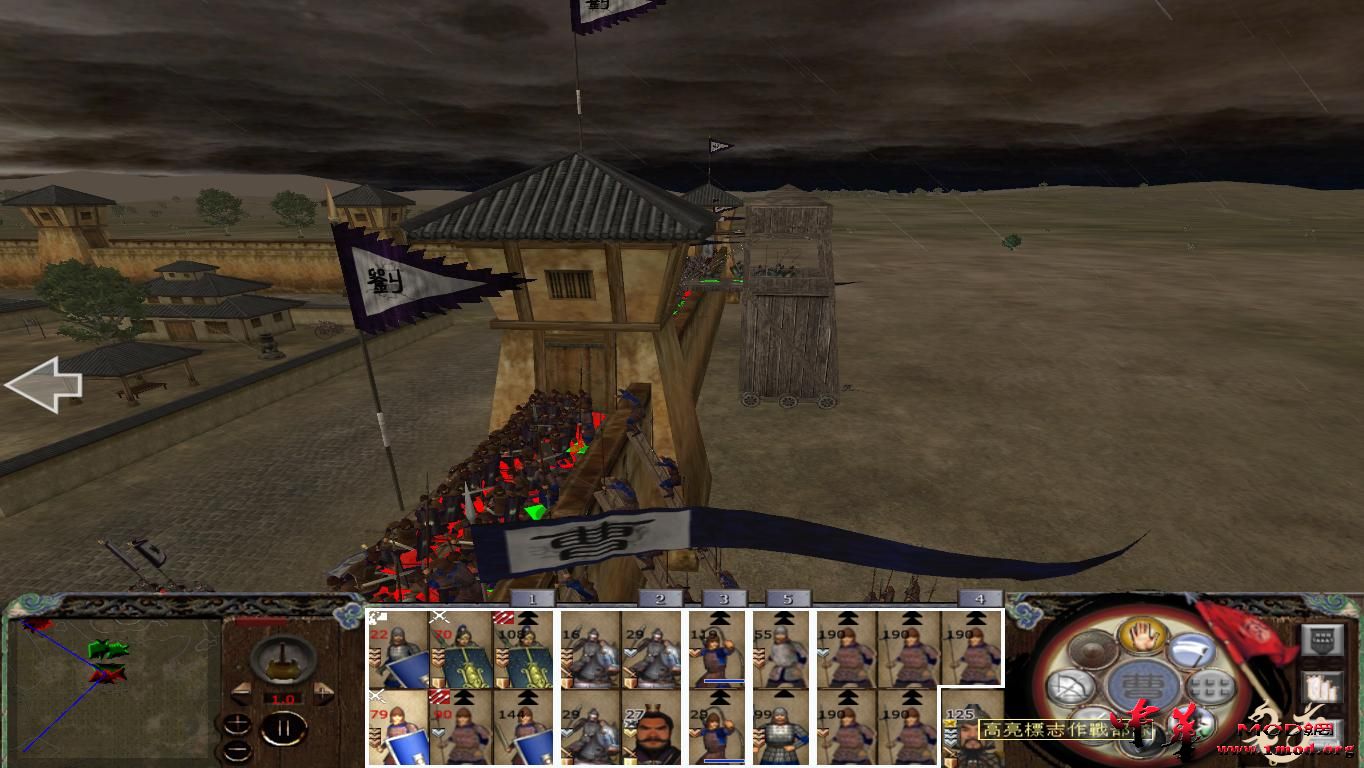Open the unit grouping grid icon on the wheel
1364x768 pixels.
1211,687
